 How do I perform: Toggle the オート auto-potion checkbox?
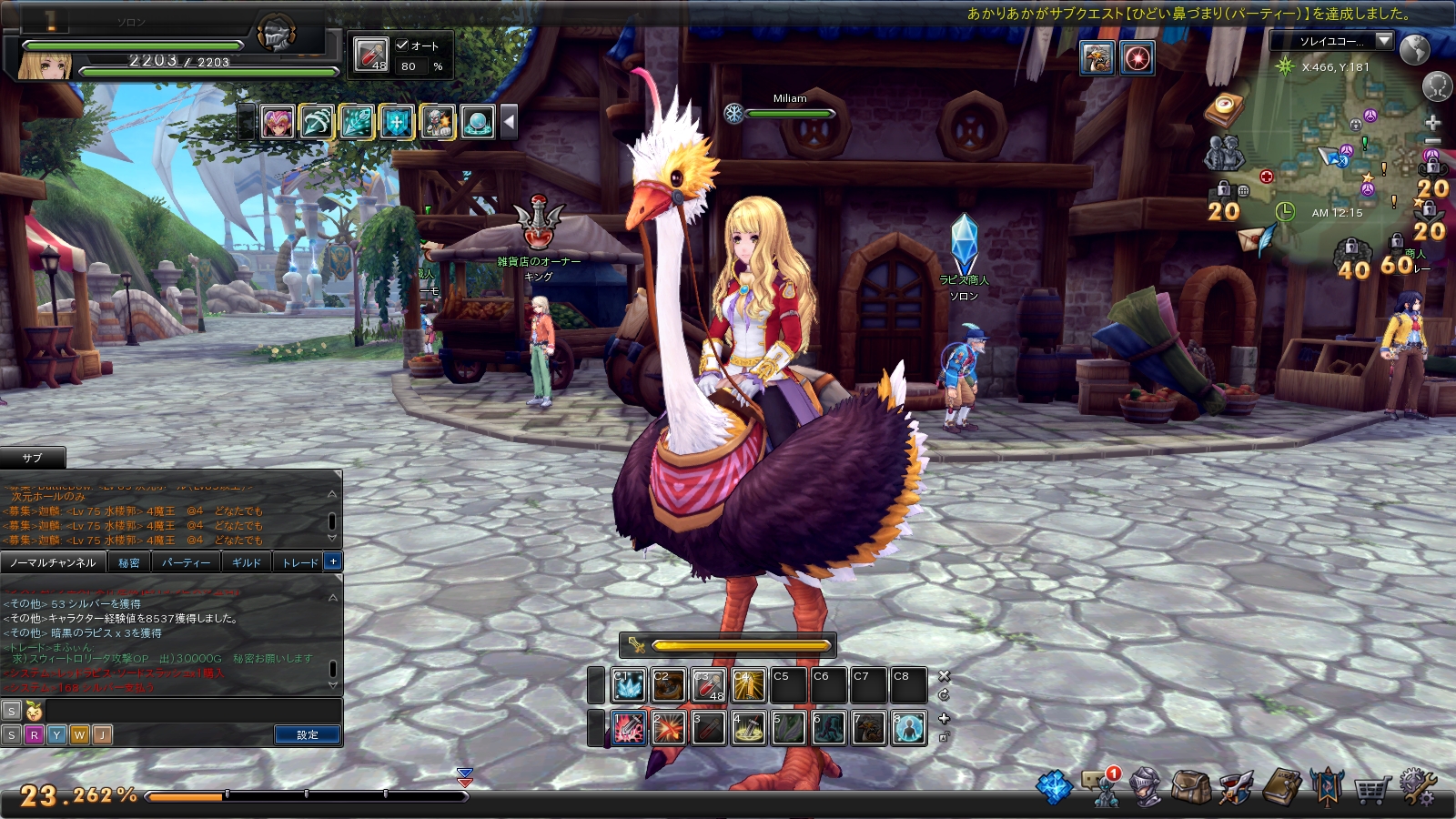coord(403,45)
